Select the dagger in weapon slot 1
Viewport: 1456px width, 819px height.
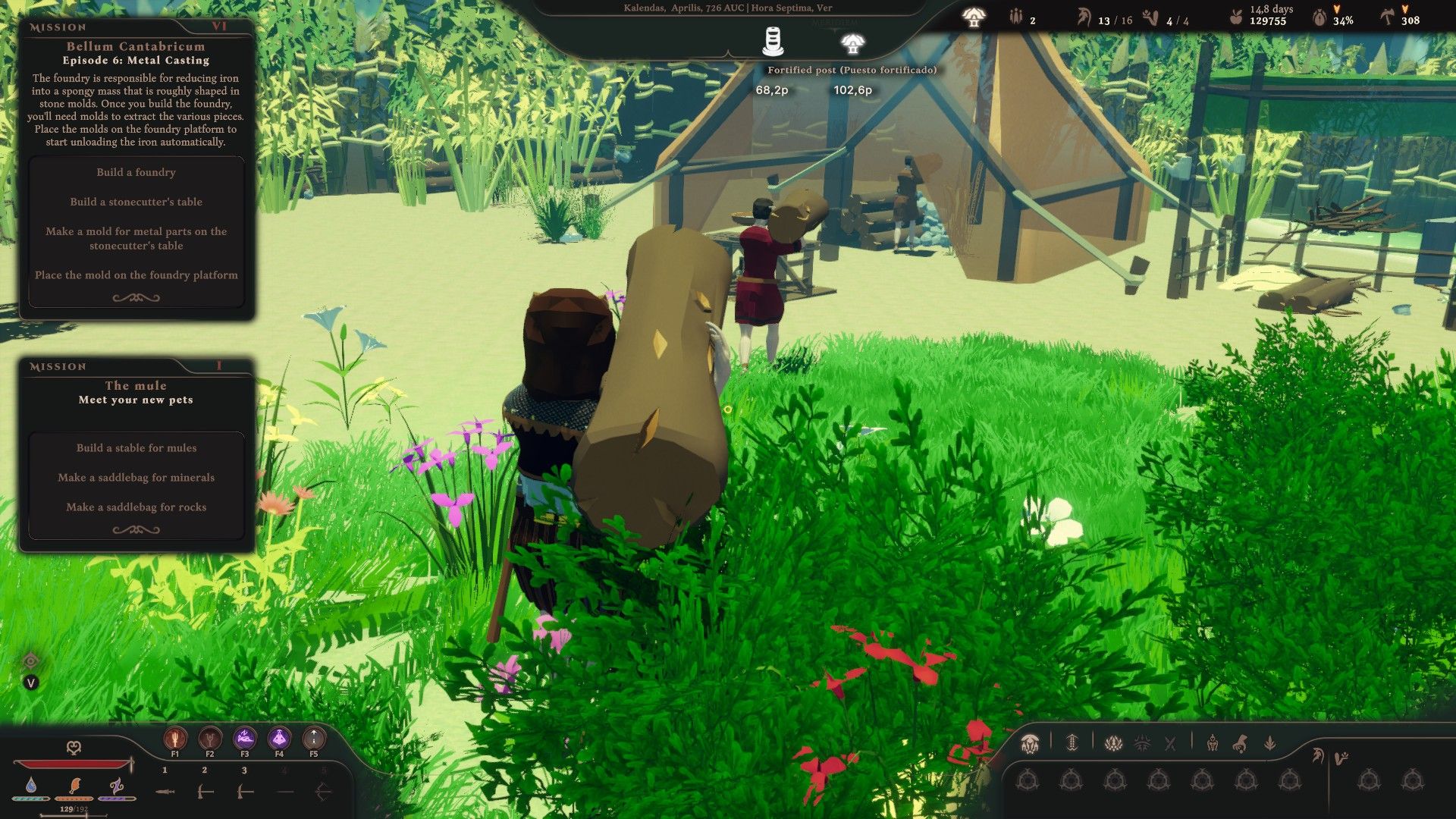pyautogui.click(x=165, y=792)
